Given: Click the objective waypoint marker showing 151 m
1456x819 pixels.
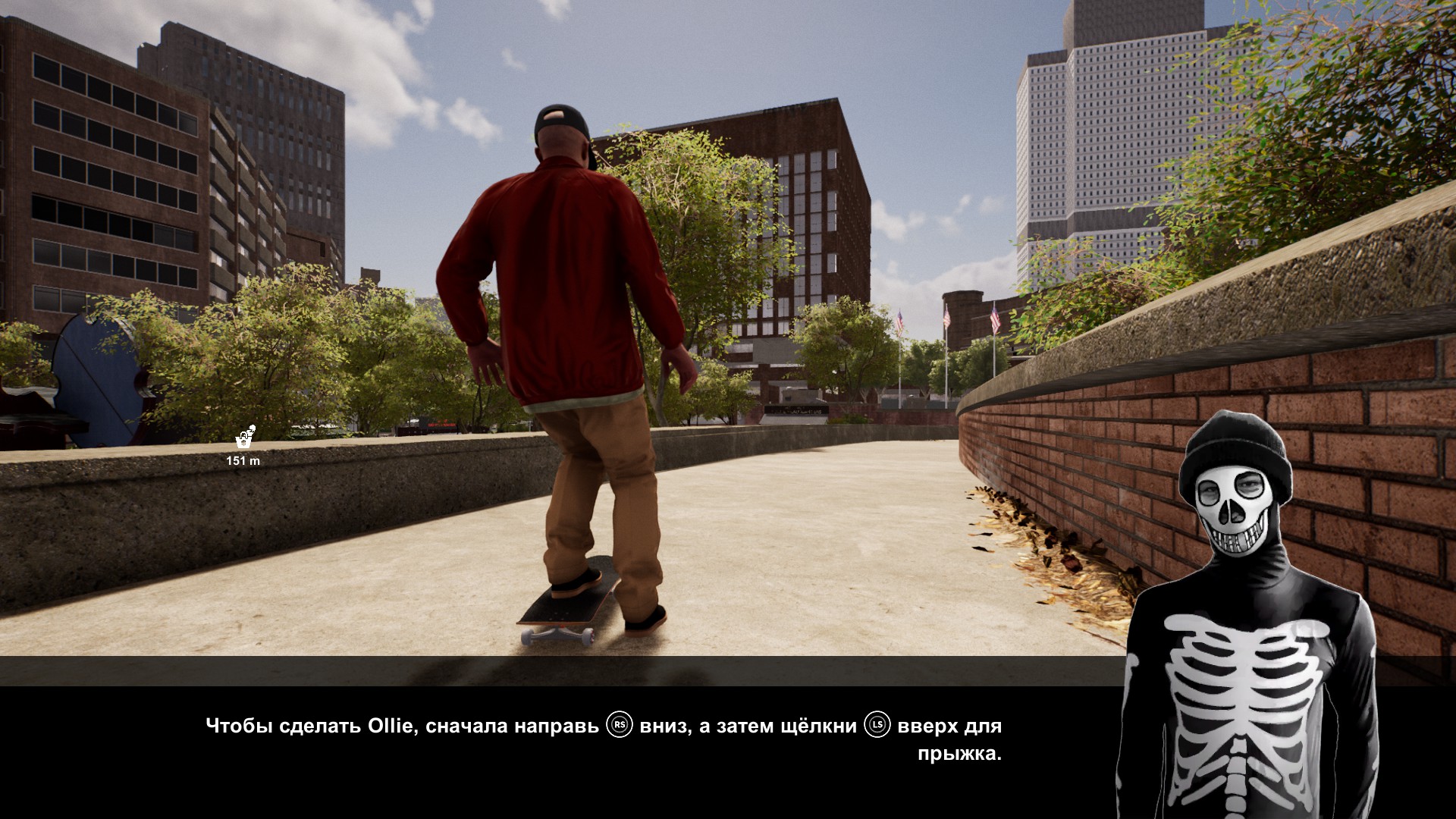Looking at the screenshot, I should [x=244, y=438].
